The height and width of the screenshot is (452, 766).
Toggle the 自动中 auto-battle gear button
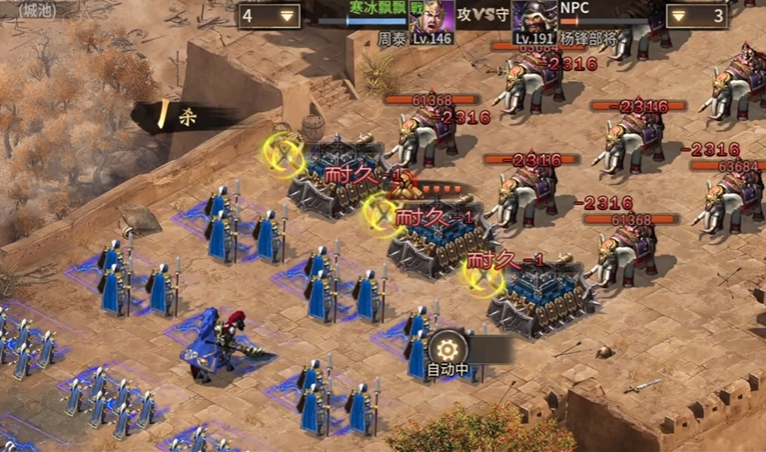[x=447, y=349]
